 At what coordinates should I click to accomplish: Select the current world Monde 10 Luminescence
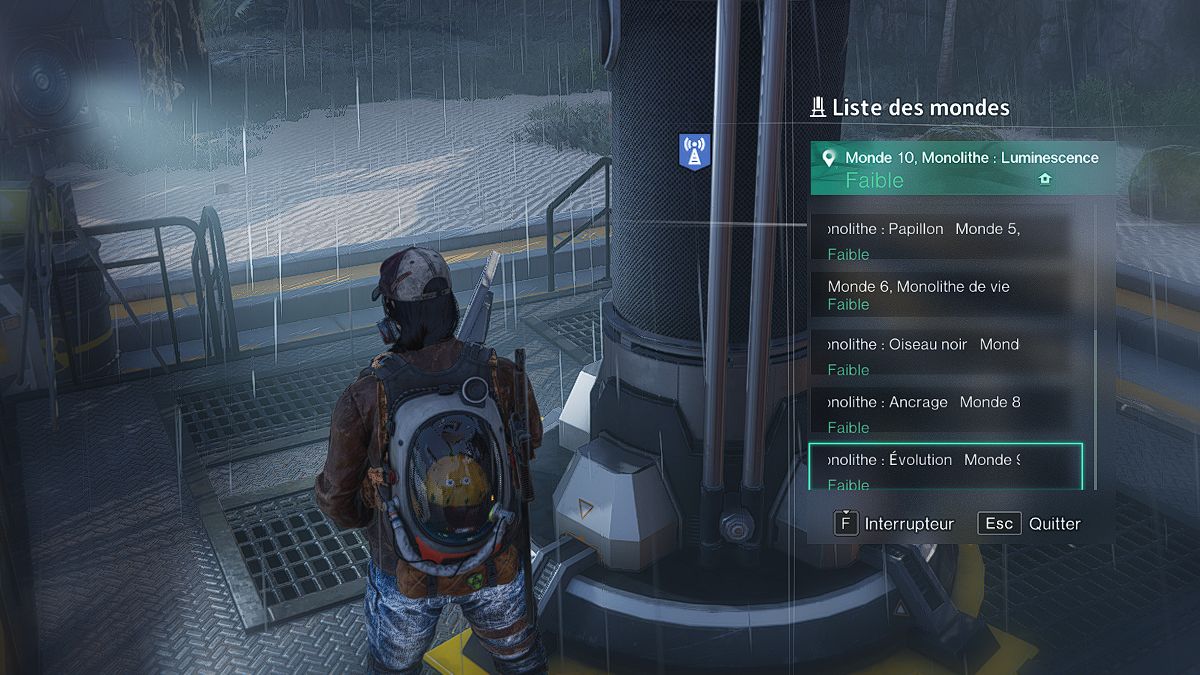click(960, 168)
